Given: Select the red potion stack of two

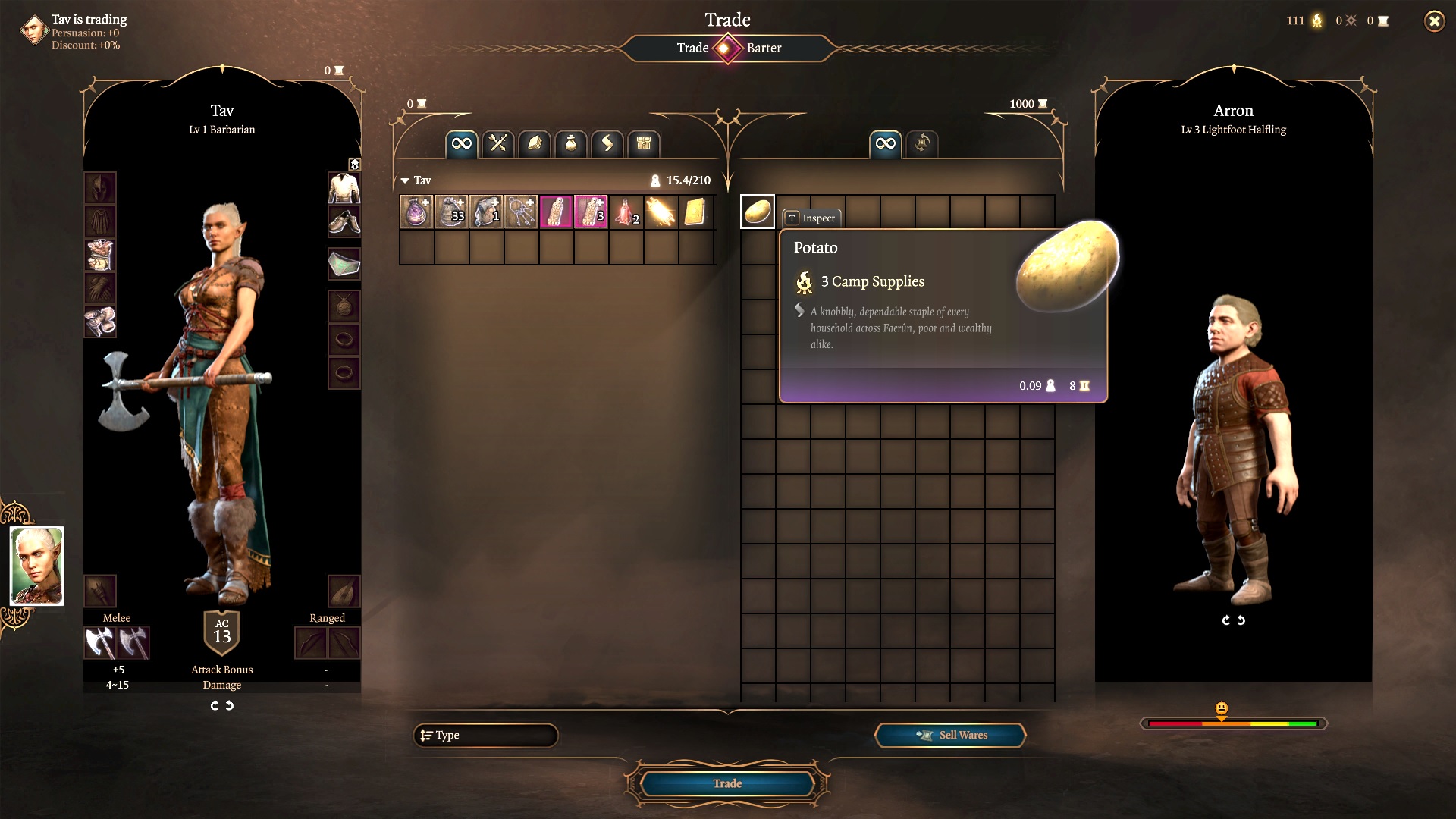Looking at the screenshot, I should click(626, 212).
